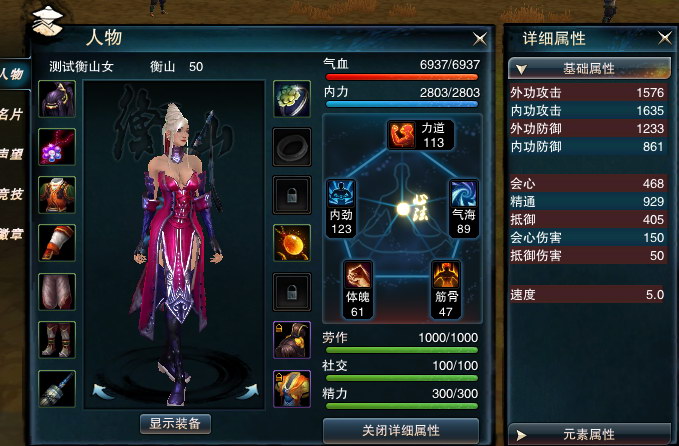Screen dimensions: 679x446
Task: Select the weapon slot with the mace
Action: pyautogui.click(x=55, y=387)
